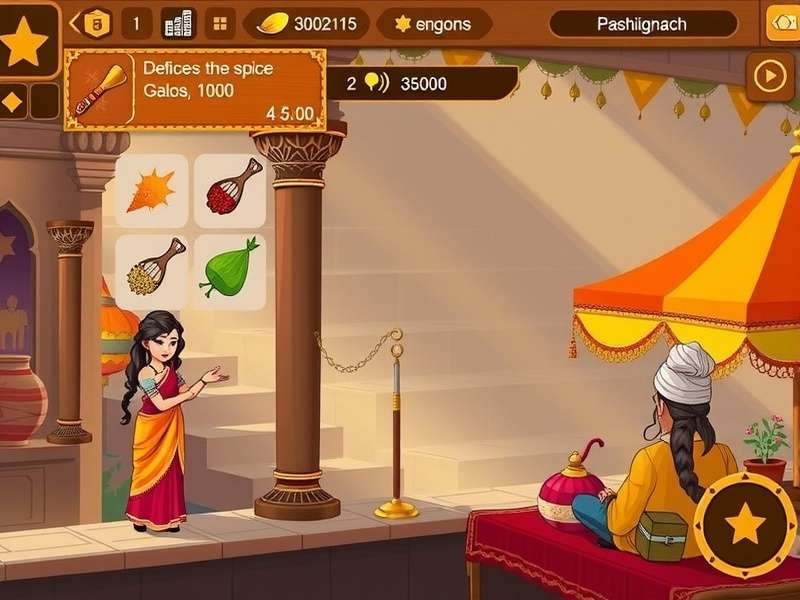Image resolution: width=800 pixels, height=600 pixels.
Task: Click the diamond icon at top right edge
Action: point(782,24)
